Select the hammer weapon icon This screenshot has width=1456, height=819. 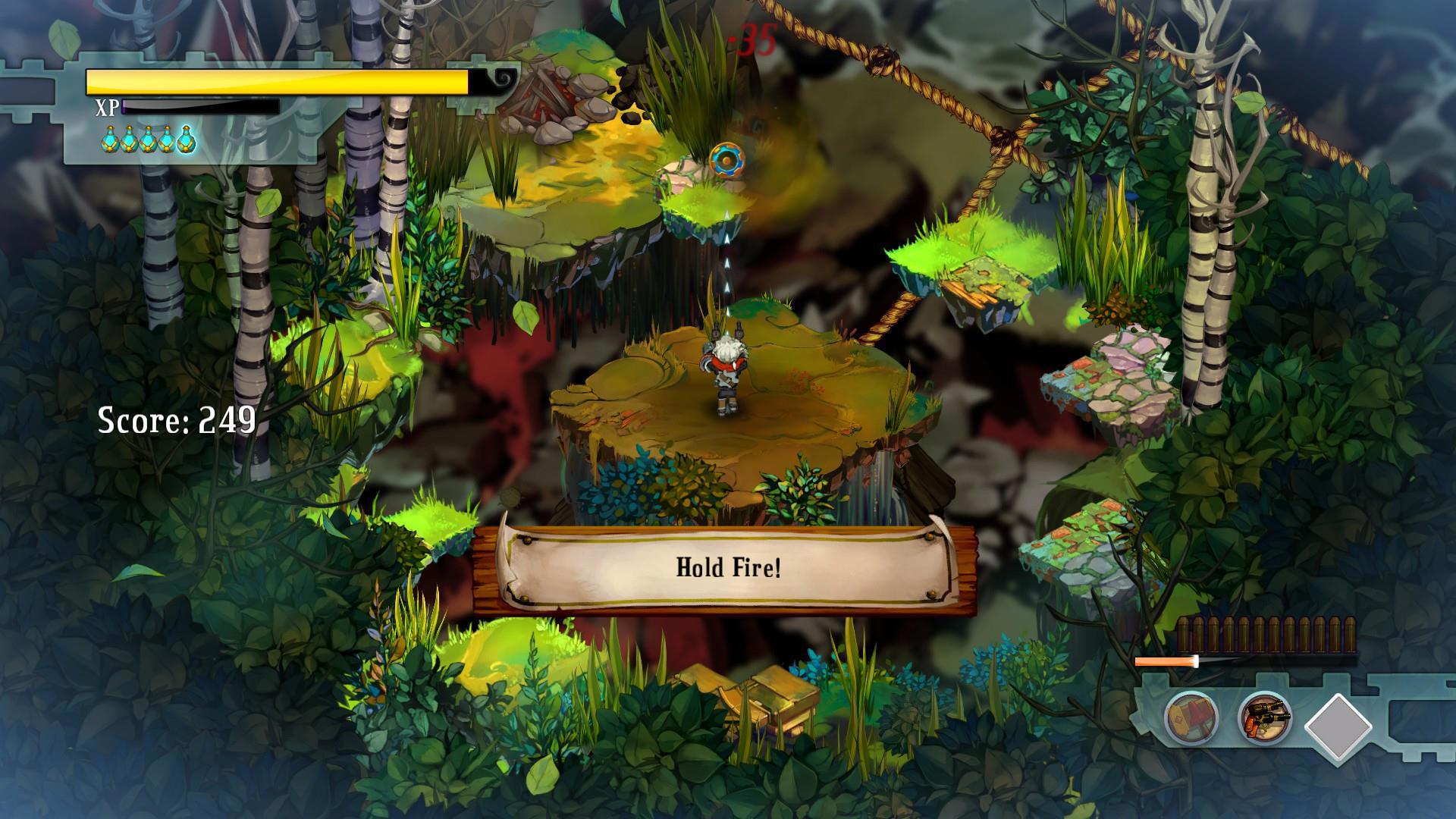point(1191,717)
